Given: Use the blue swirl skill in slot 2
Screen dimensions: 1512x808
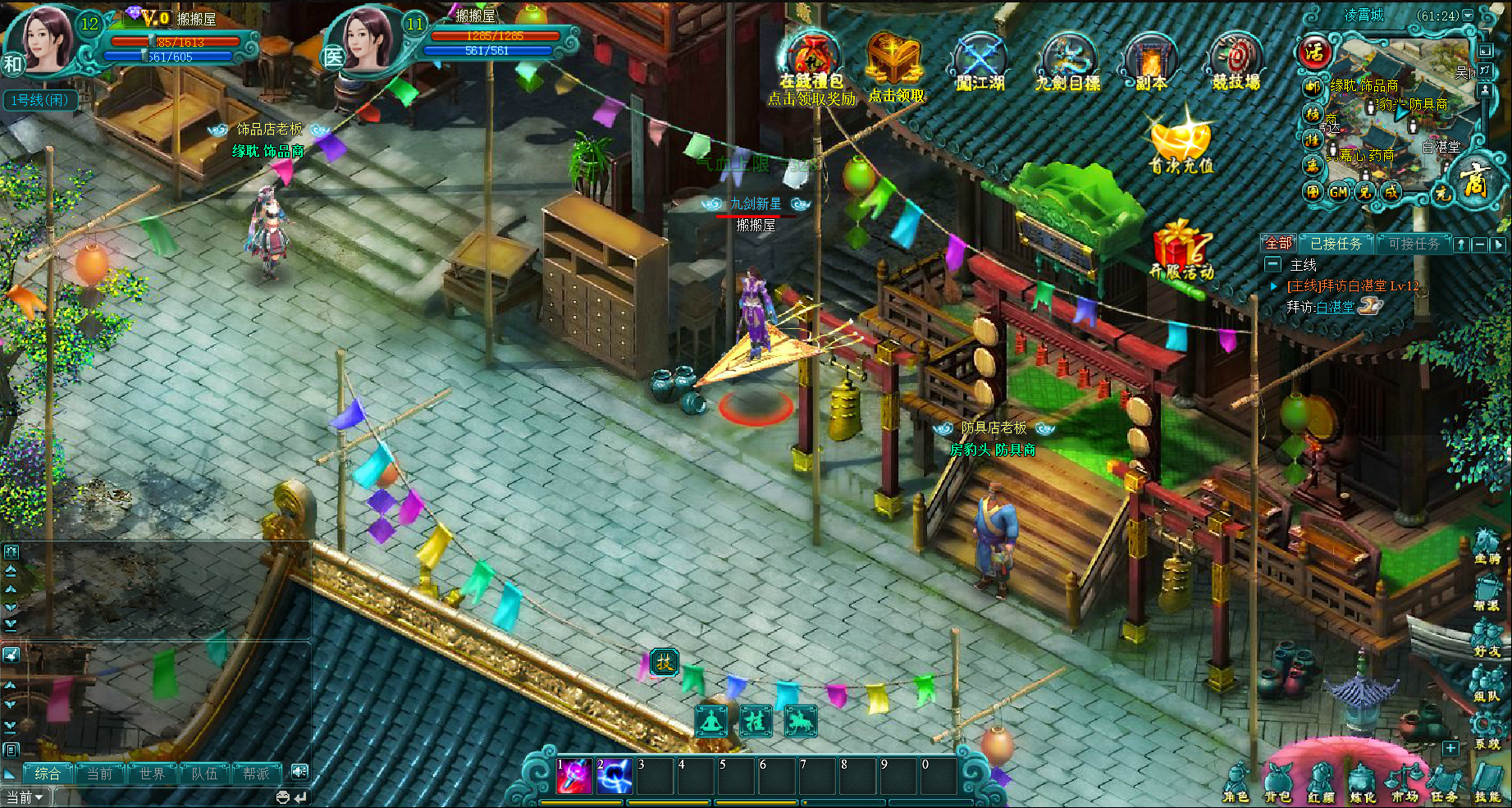Looking at the screenshot, I should [614, 776].
